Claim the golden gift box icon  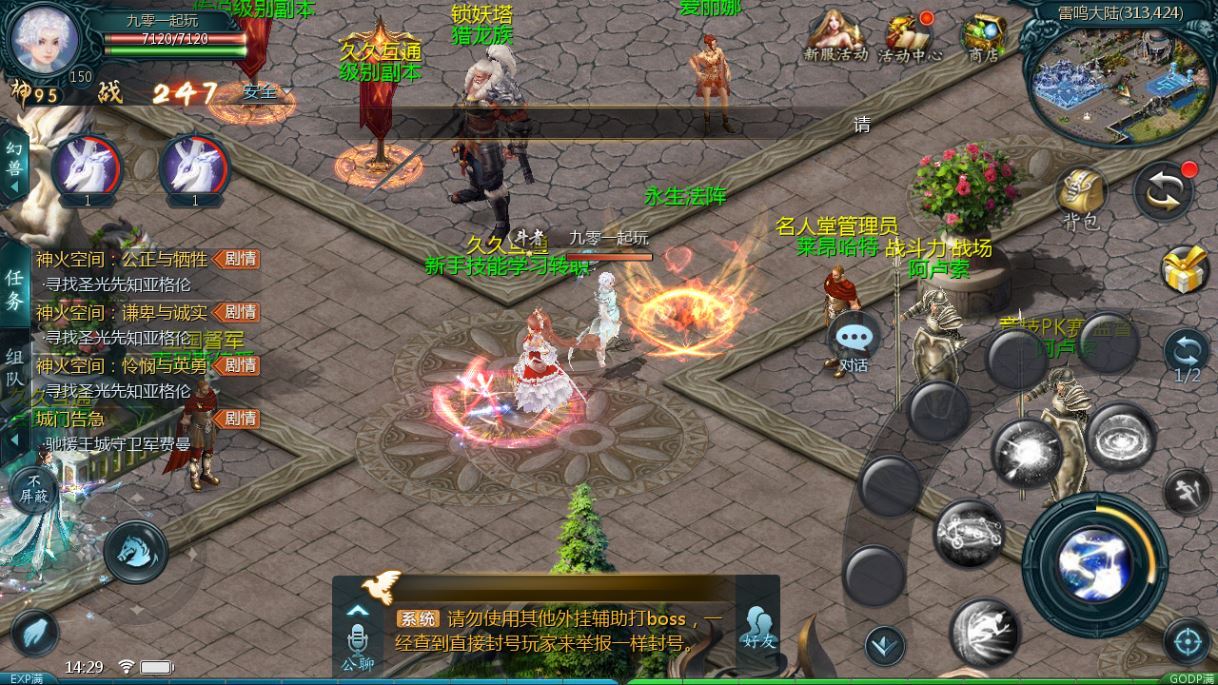pos(1186,270)
